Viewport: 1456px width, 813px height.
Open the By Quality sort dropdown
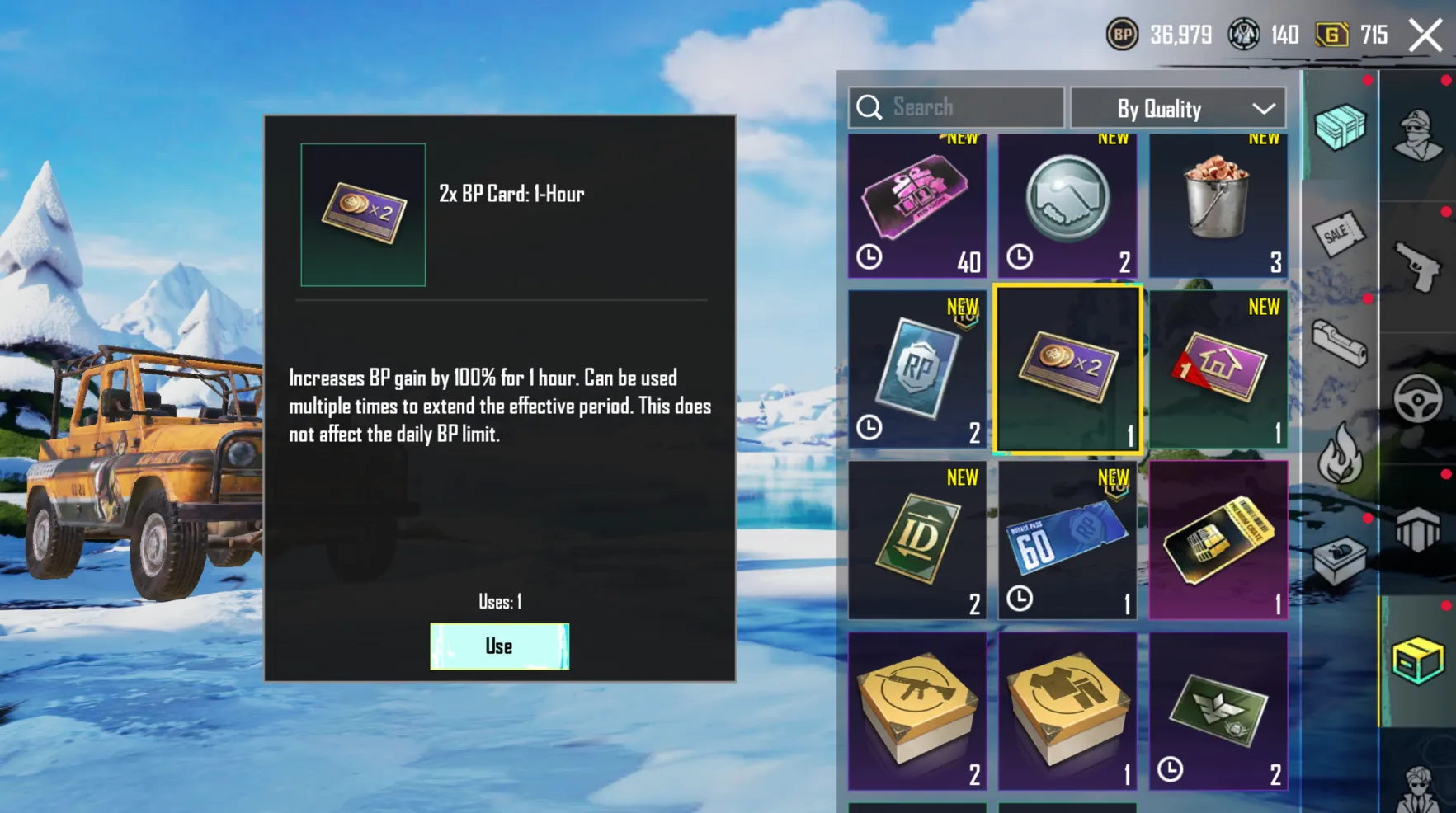click(1178, 109)
